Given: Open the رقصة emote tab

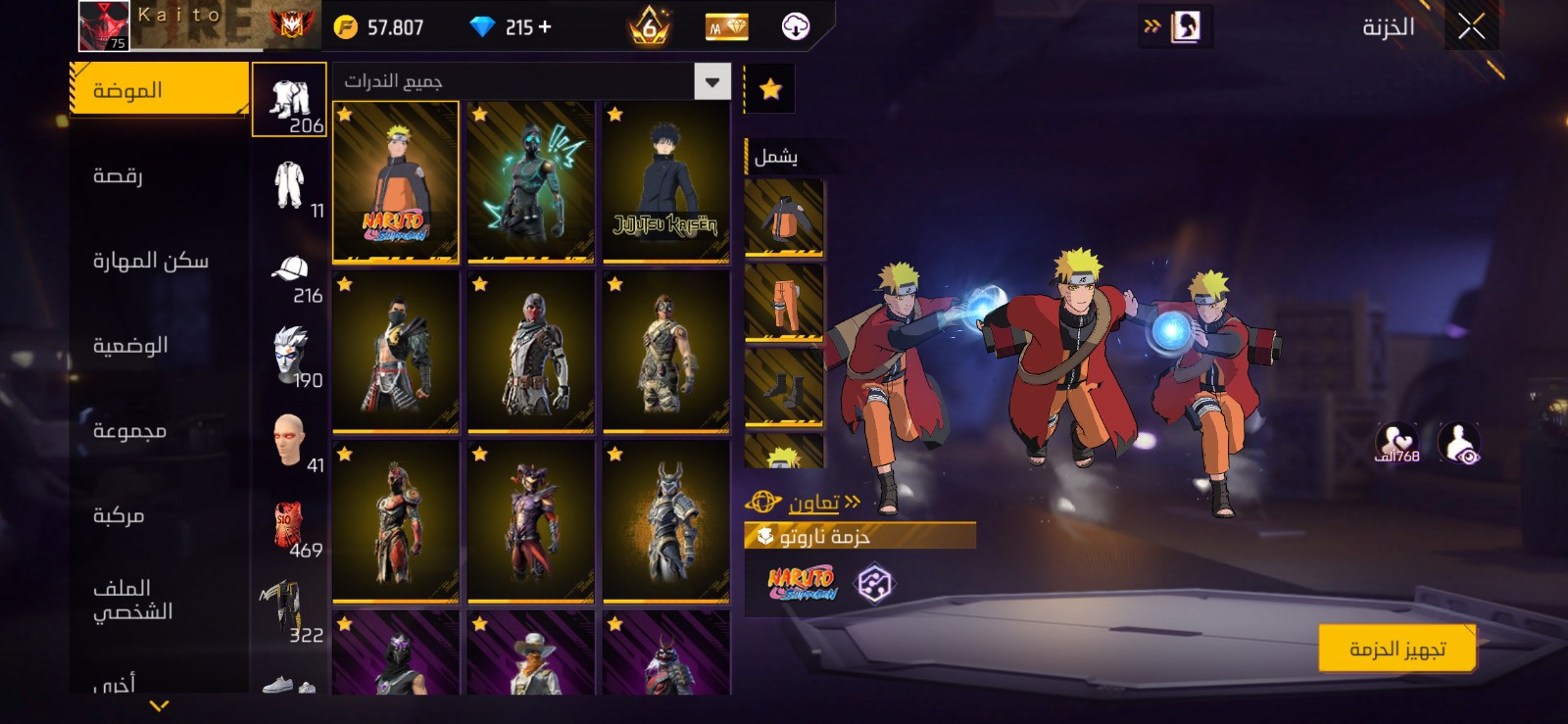Looking at the screenshot, I should point(119,176).
